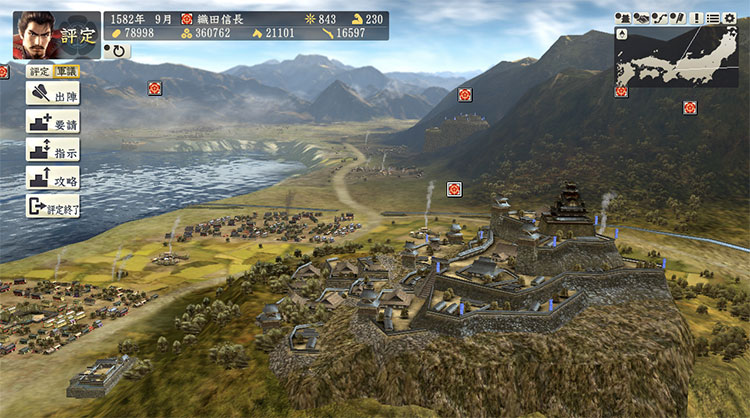The image size is (750, 418).
Task: Switch to the 評定 tab
Action: 39,71
